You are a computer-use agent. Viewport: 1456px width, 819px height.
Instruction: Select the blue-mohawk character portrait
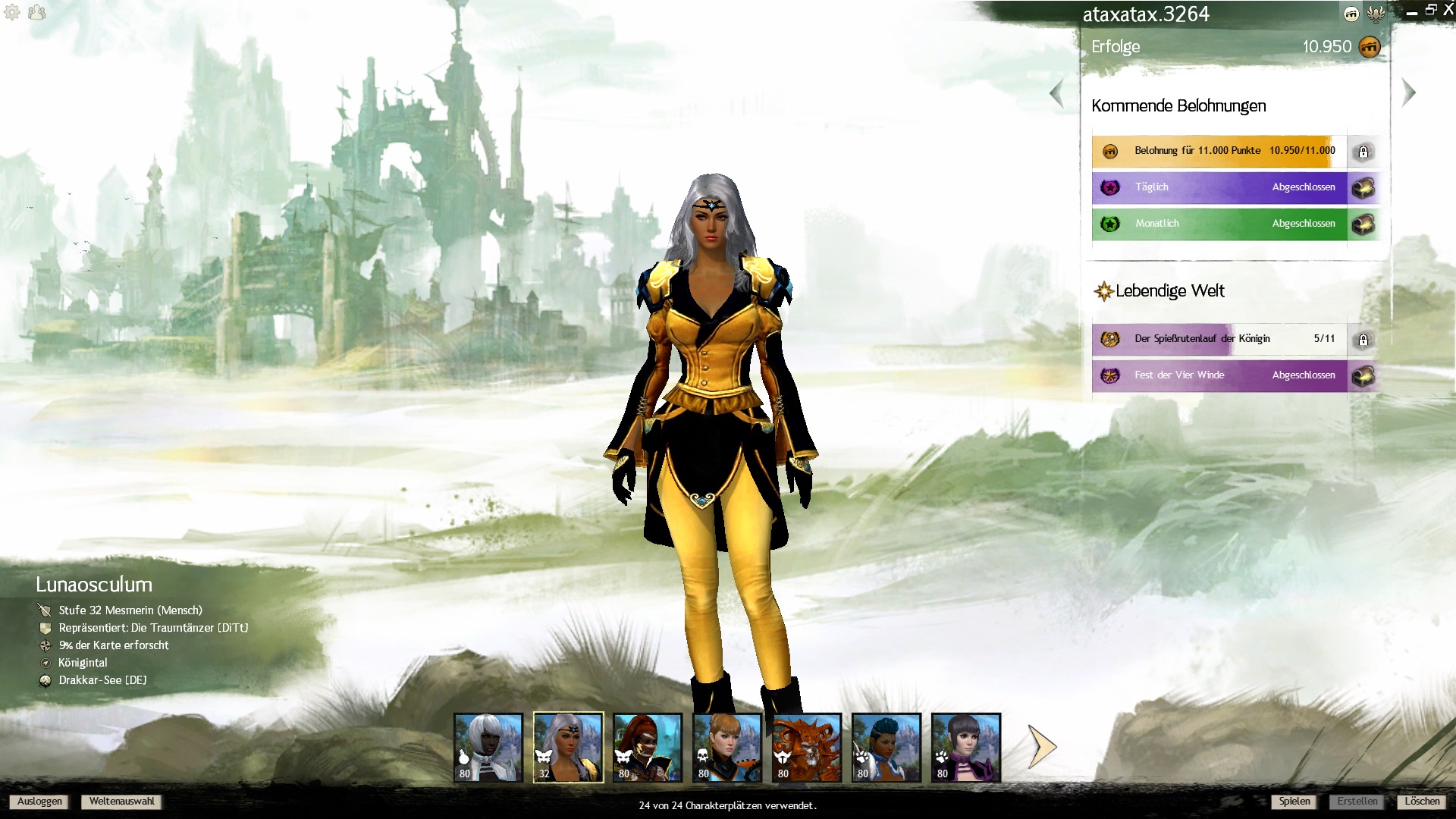pos(886,747)
